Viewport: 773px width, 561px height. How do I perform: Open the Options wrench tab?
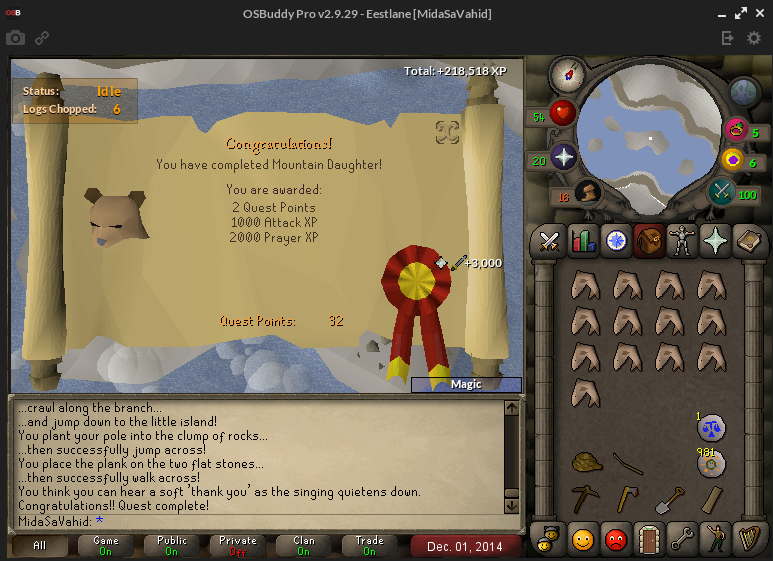tap(683, 539)
